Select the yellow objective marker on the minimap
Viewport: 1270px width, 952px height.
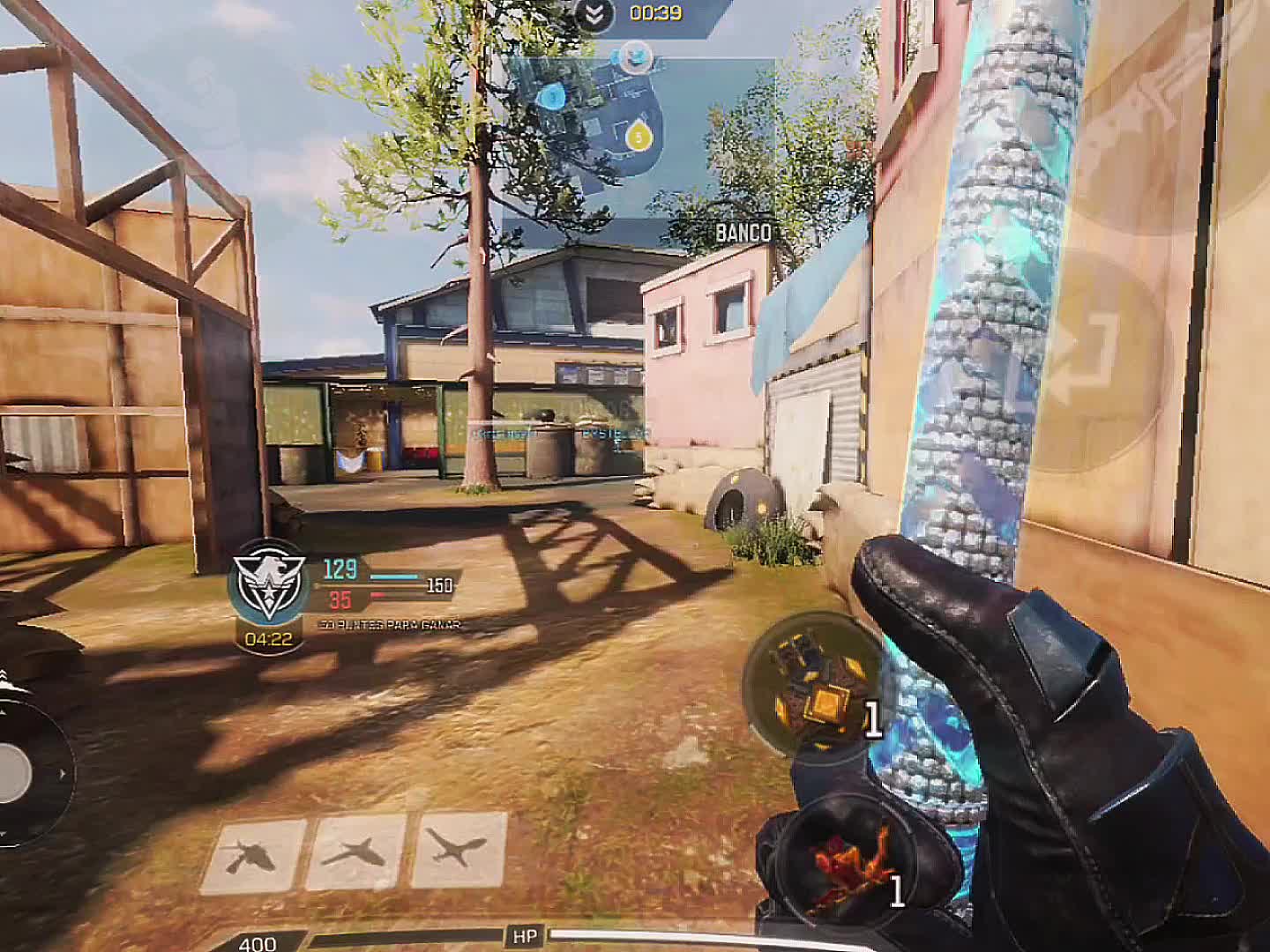click(x=637, y=135)
